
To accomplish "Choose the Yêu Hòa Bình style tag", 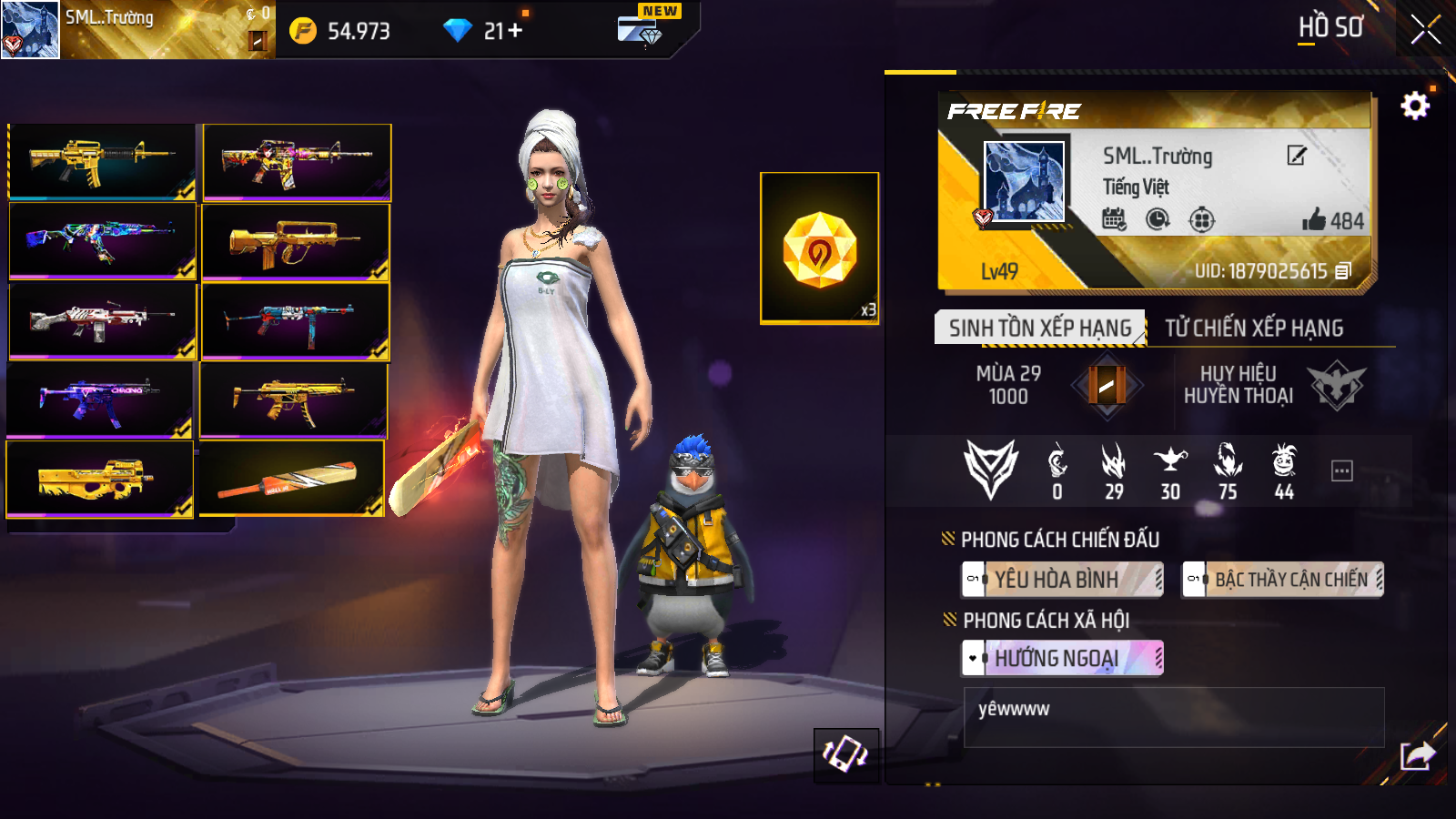I will click(x=1062, y=580).
